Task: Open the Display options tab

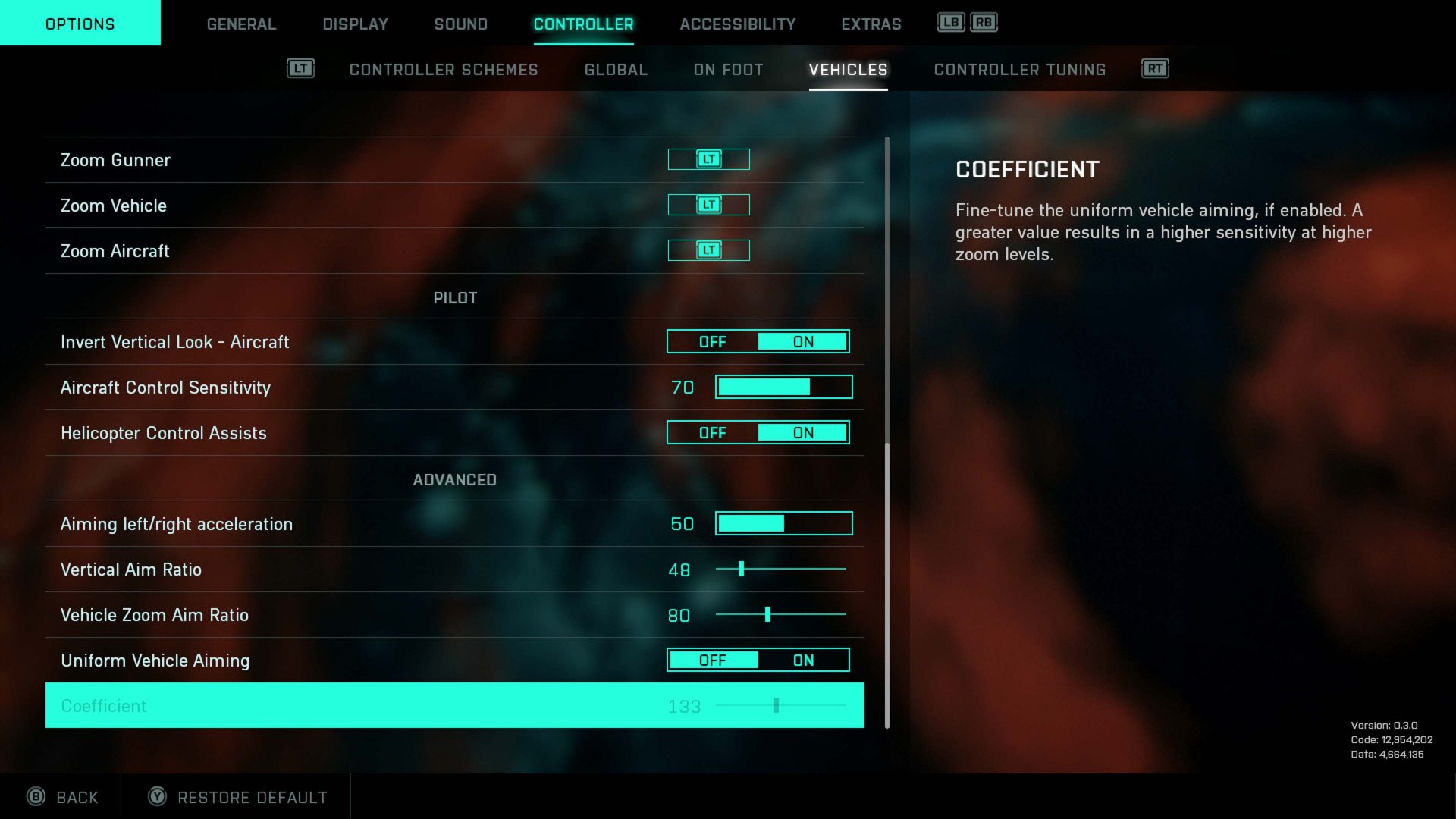Action: 355,24
